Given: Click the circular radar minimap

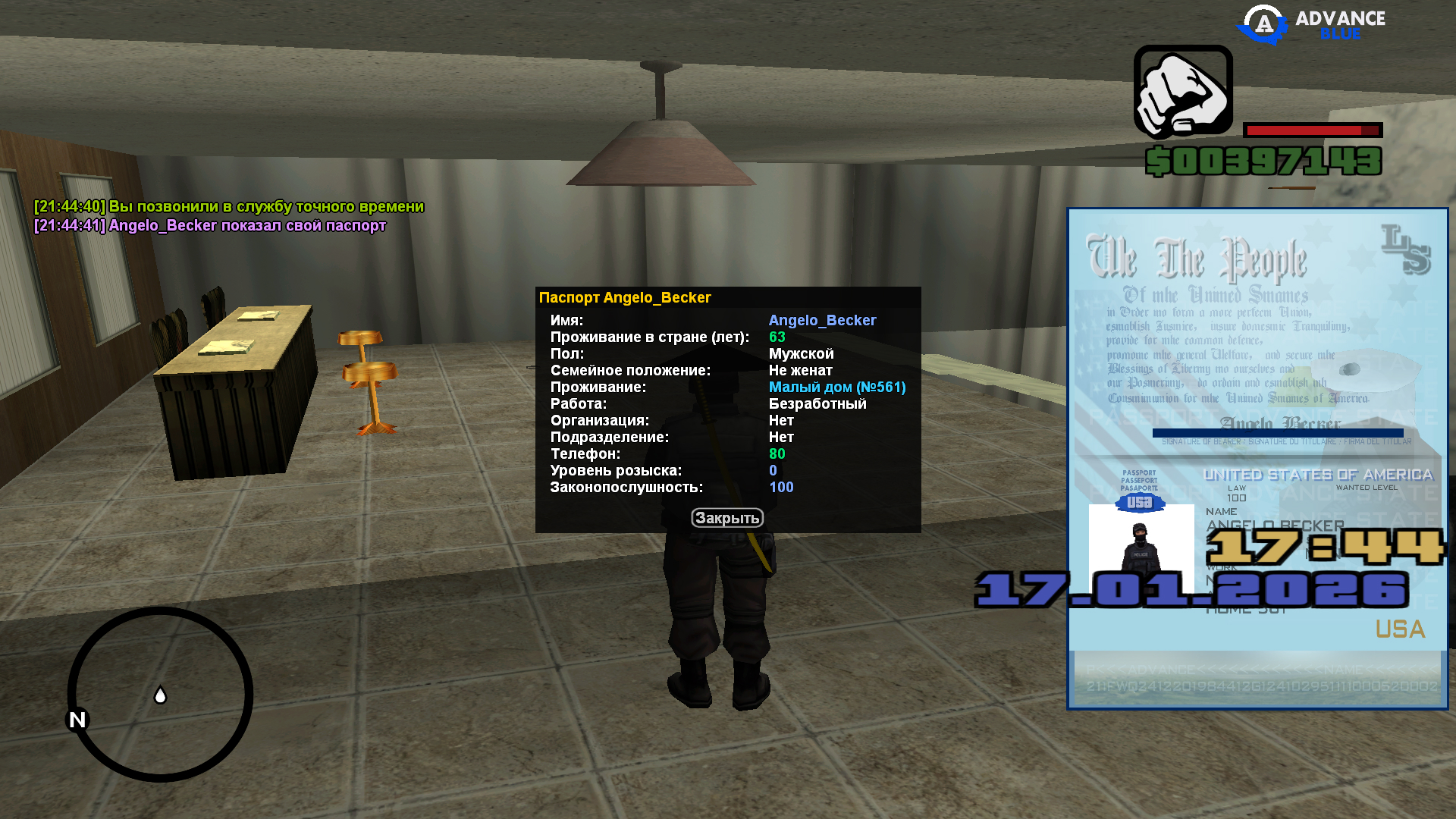Looking at the screenshot, I should point(160,694).
